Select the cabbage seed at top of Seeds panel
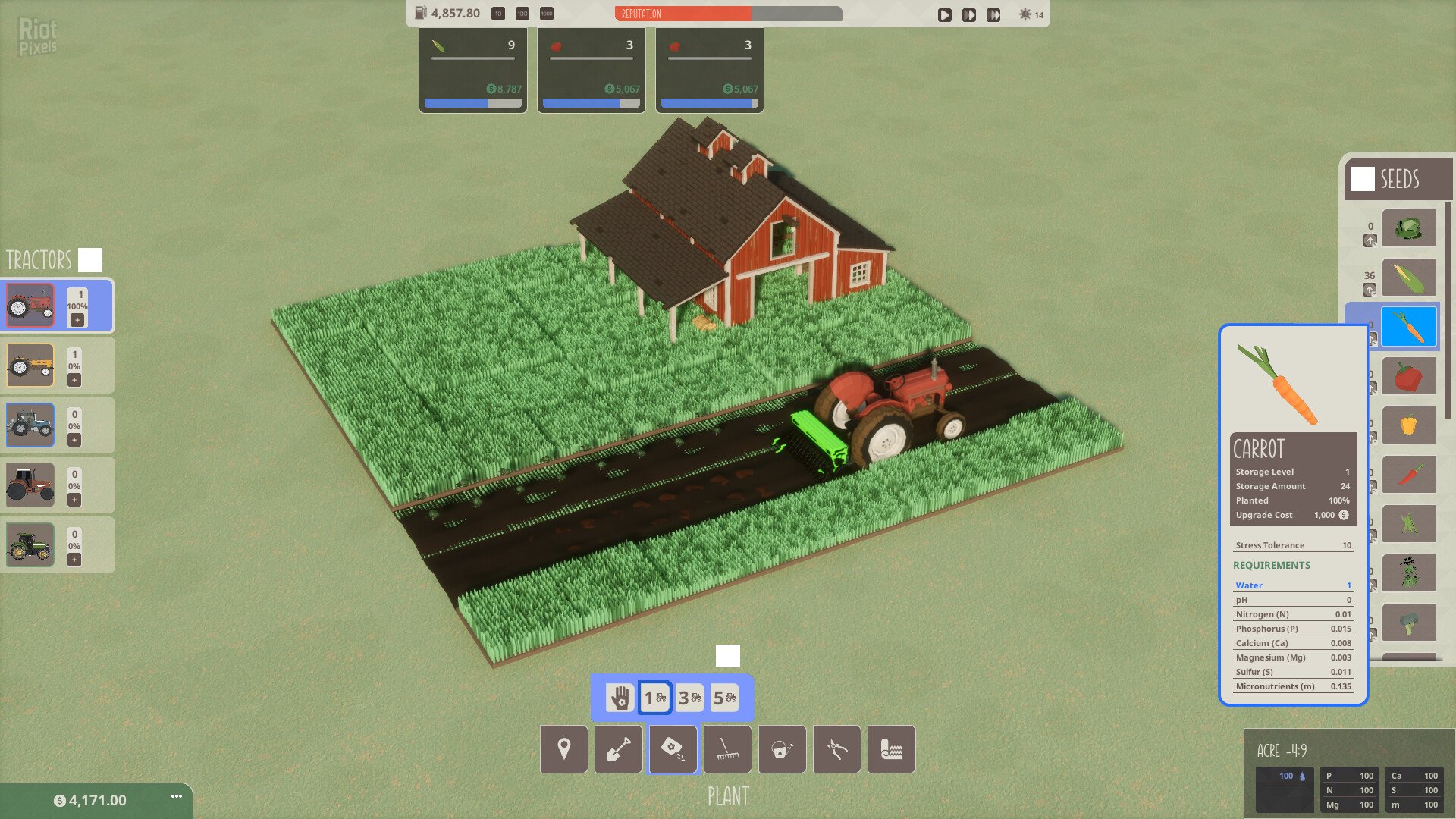This screenshot has height=819, width=1456. pos(1408,228)
